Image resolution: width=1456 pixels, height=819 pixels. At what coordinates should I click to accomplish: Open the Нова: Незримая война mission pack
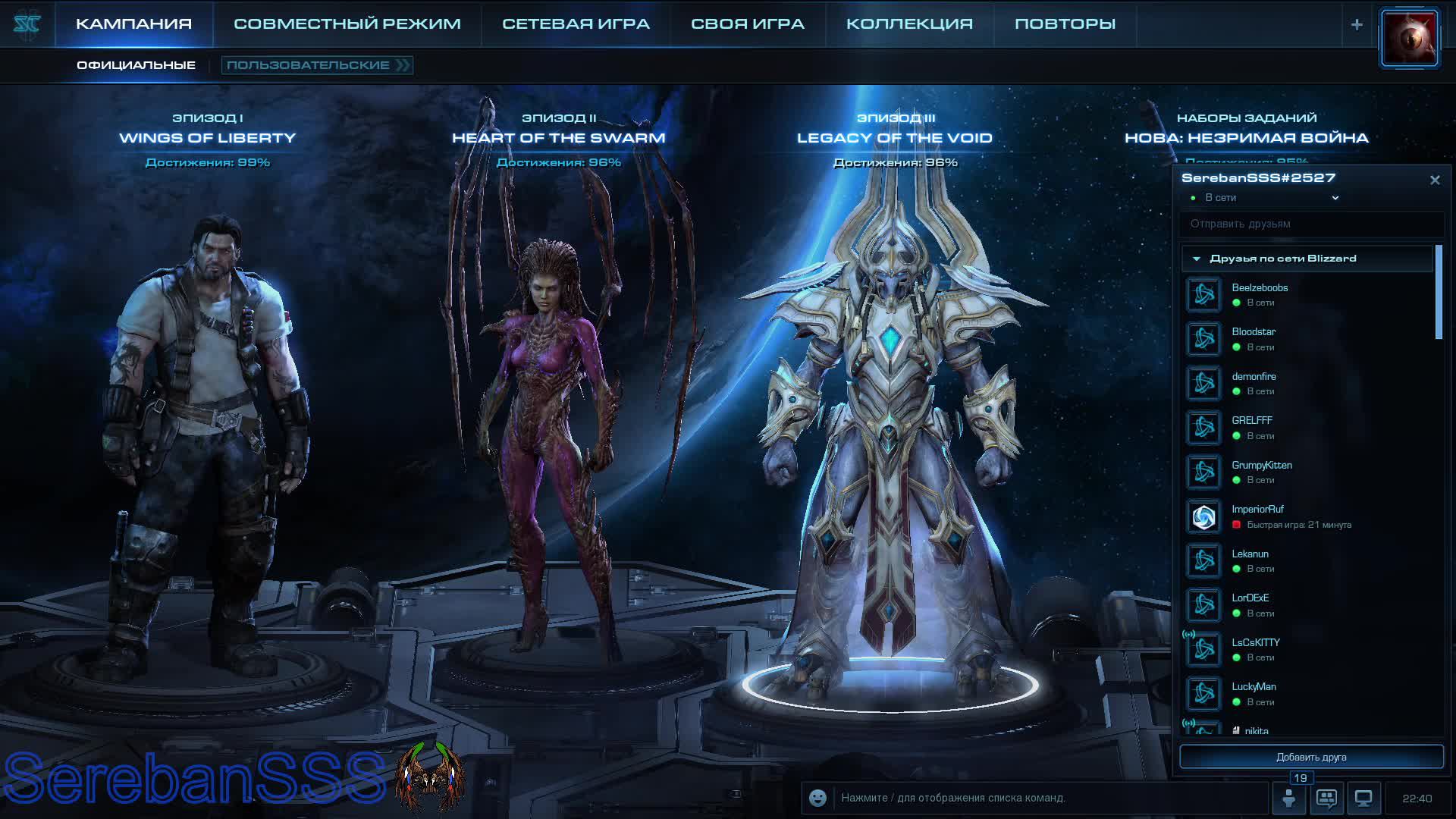click(1246, 137)
